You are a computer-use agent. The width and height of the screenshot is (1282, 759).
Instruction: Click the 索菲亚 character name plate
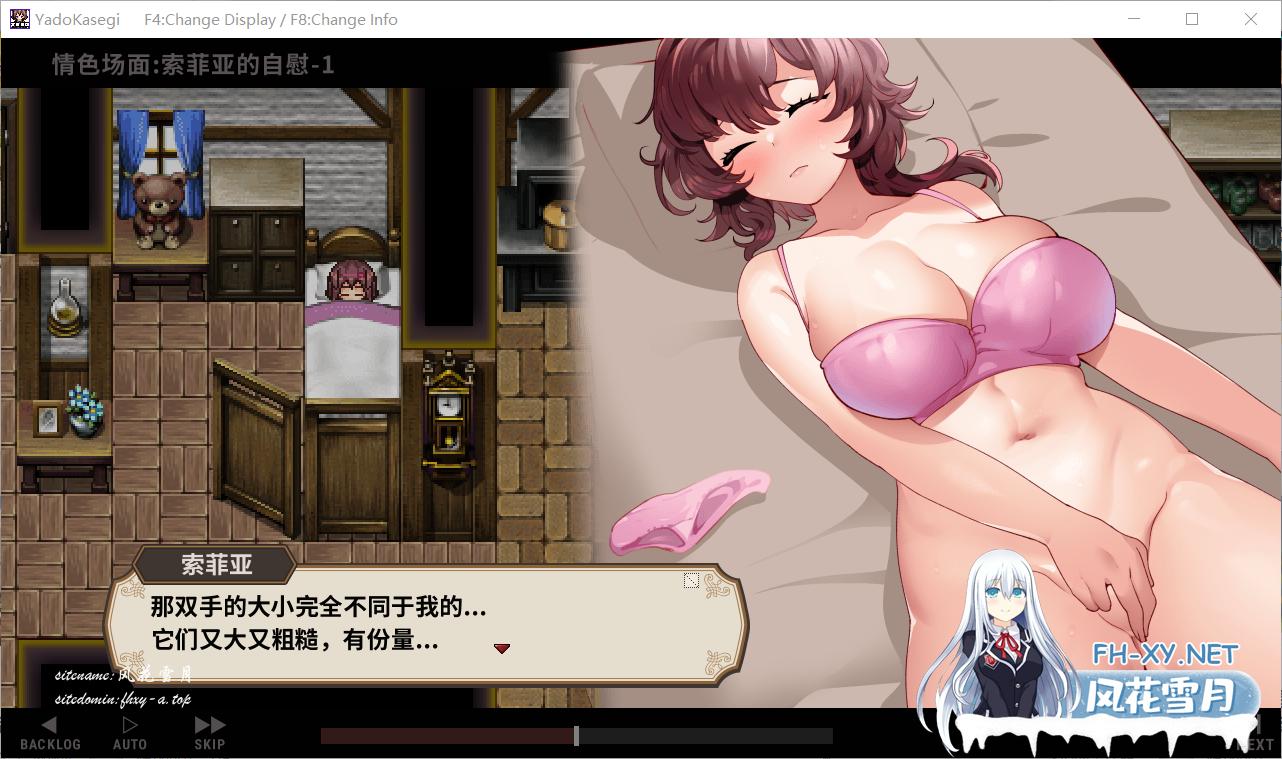click(216, 565)
